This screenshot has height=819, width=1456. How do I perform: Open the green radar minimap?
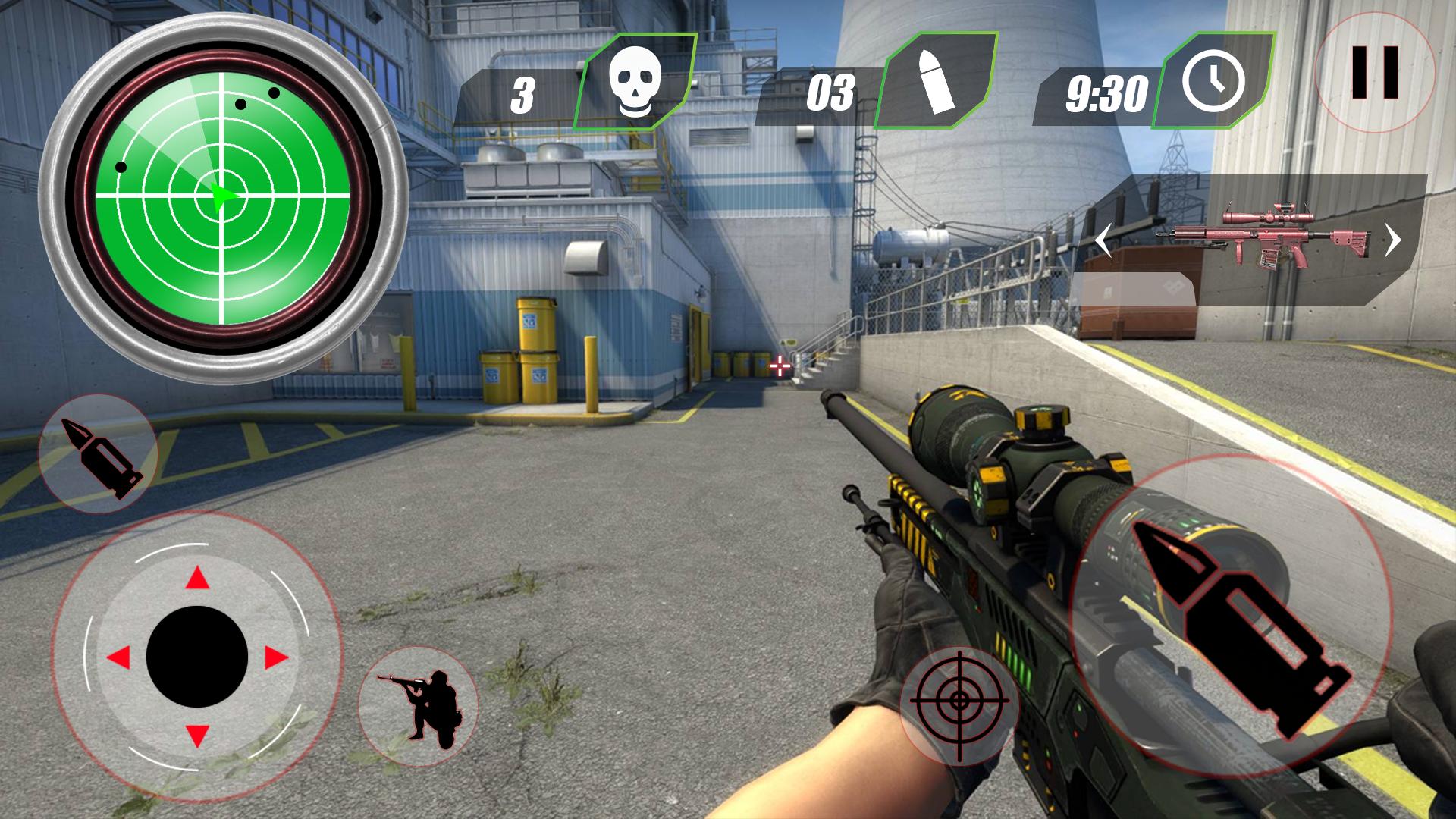pyautogui.click(x=223, y=197)
